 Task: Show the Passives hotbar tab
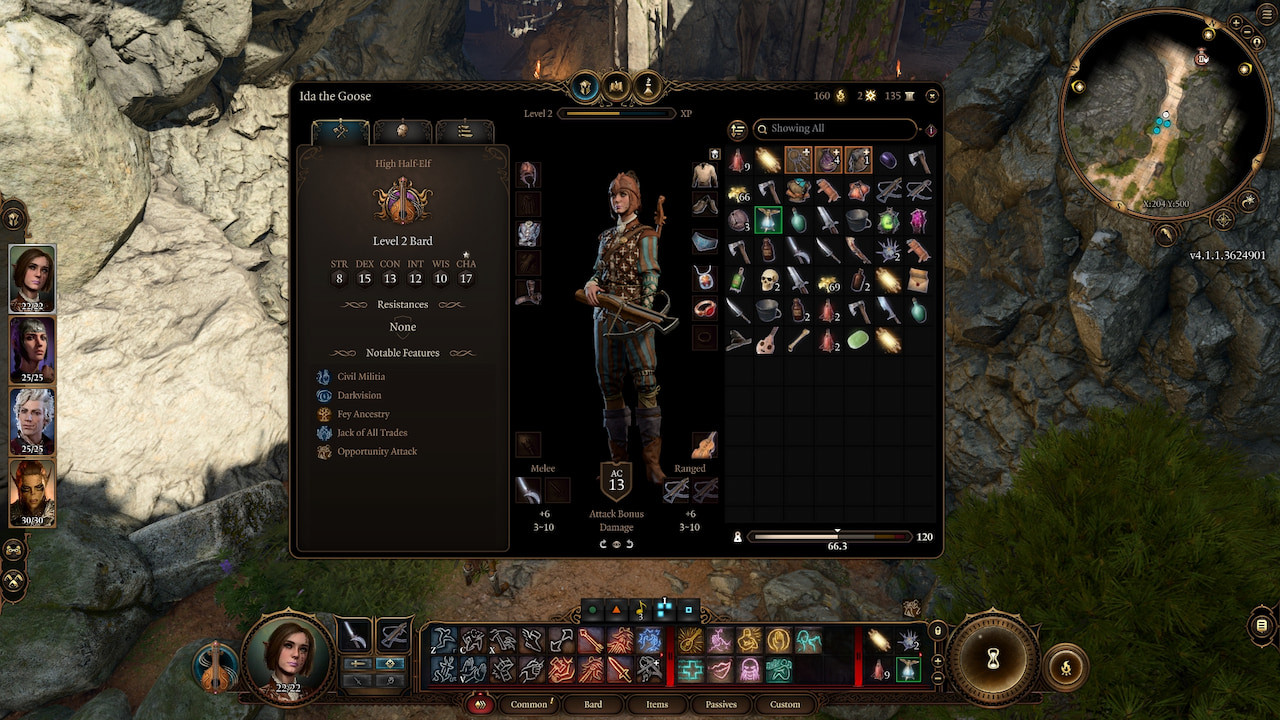721,704
